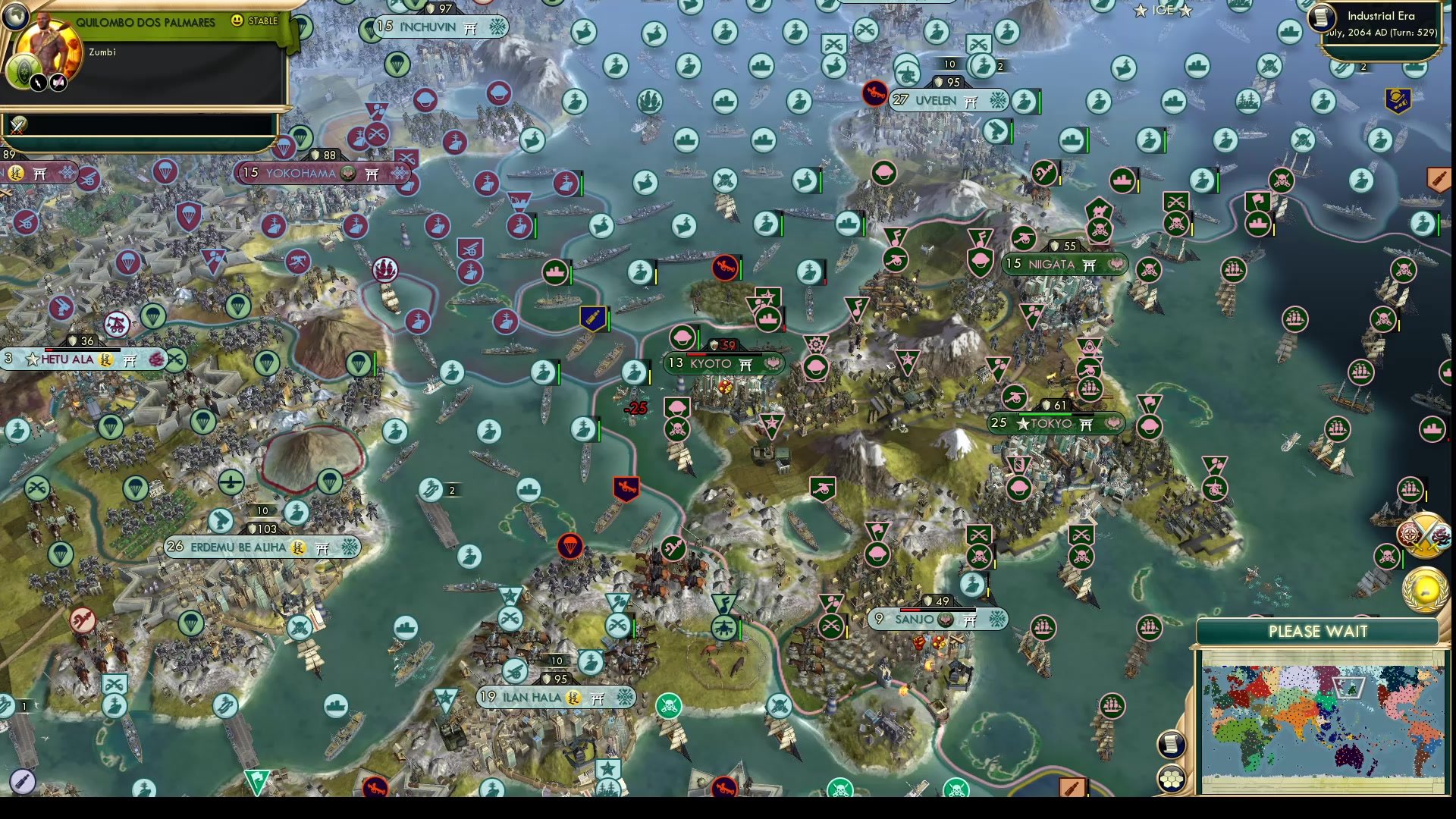Click the red compass notification badge
Image resolution: width=1456 pixels, height=819 pixels.
click(1409, 533)
